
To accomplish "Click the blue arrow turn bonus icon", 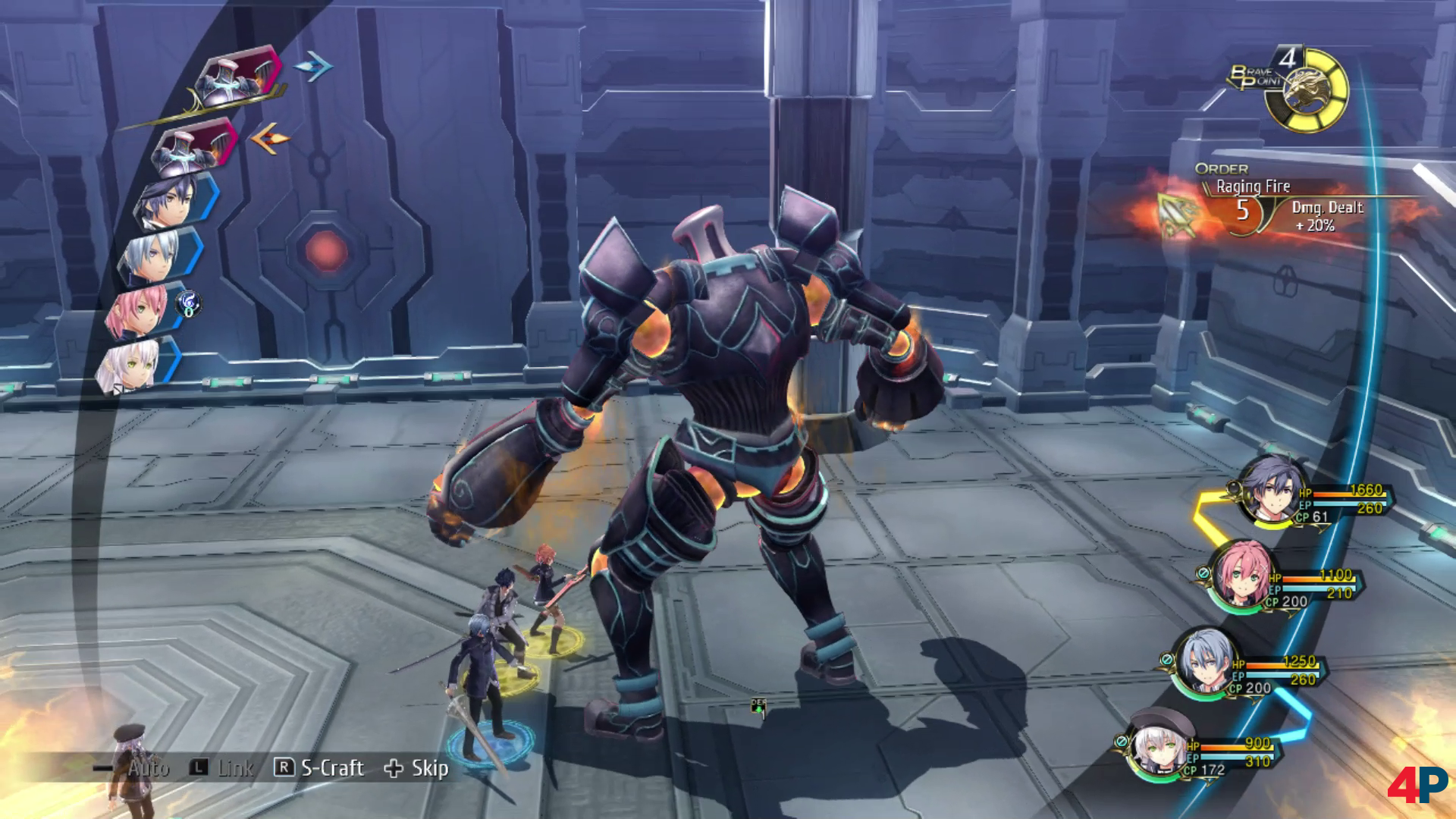I will (313, 67).
